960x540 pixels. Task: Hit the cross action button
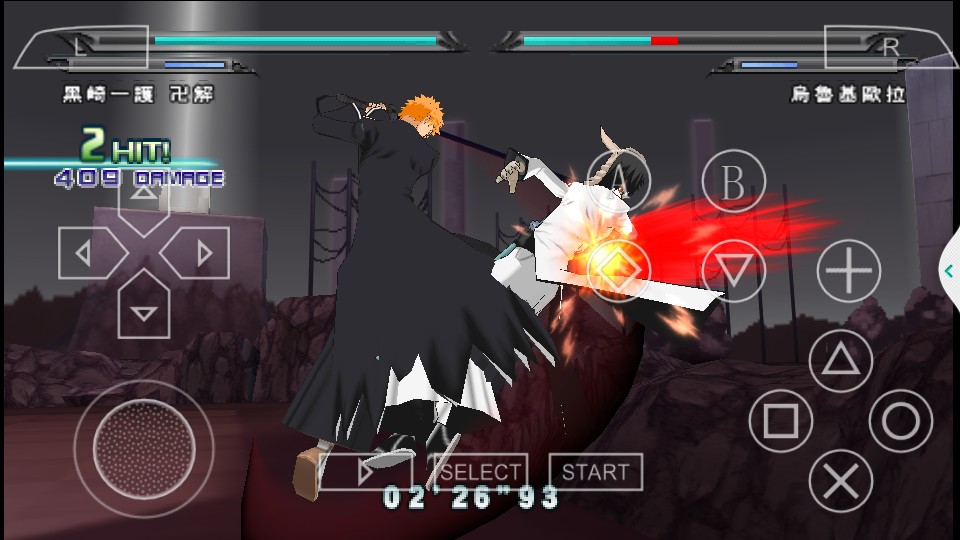840,481
